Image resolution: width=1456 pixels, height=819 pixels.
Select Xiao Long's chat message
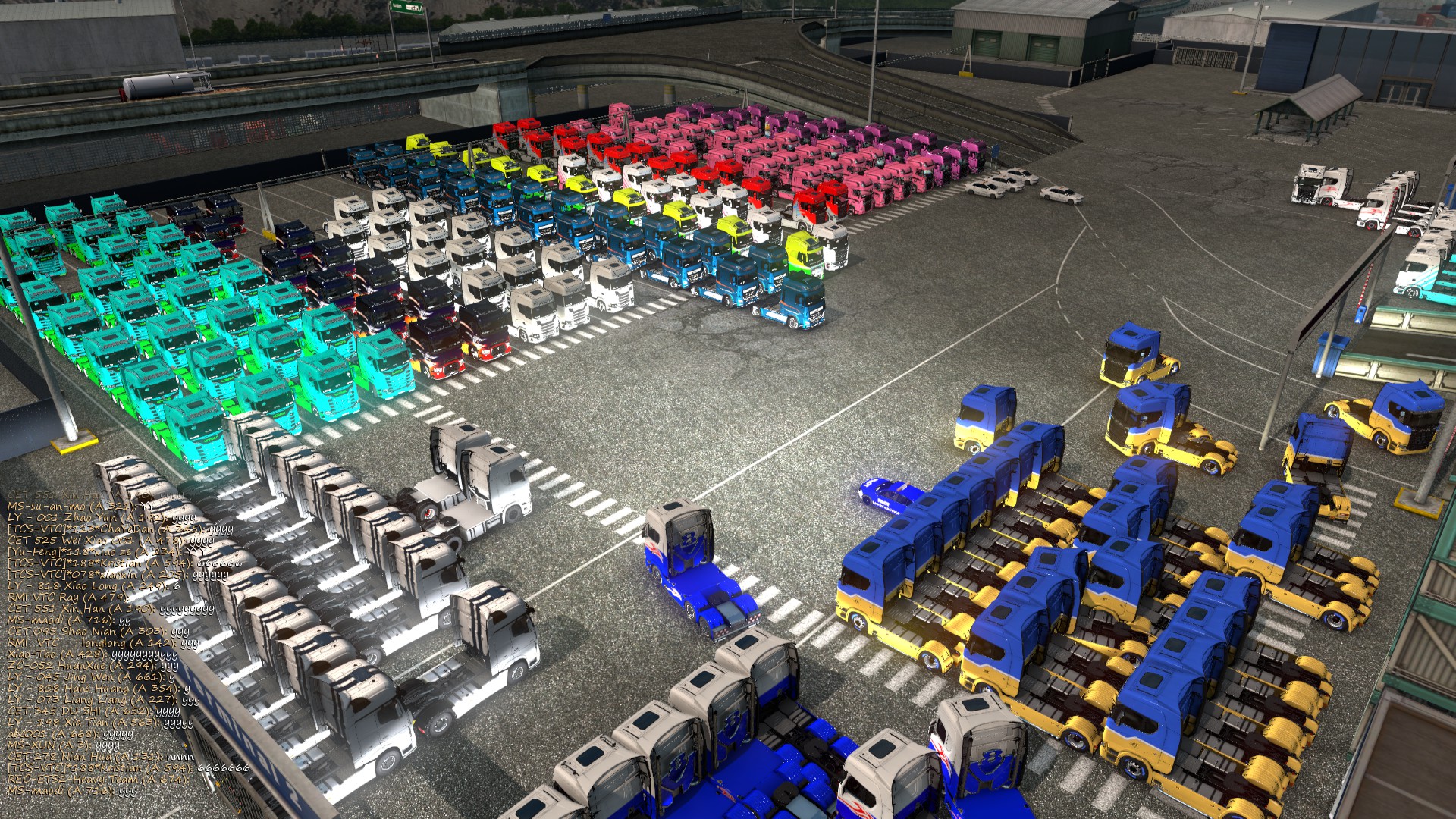click(x=93, y=585)
